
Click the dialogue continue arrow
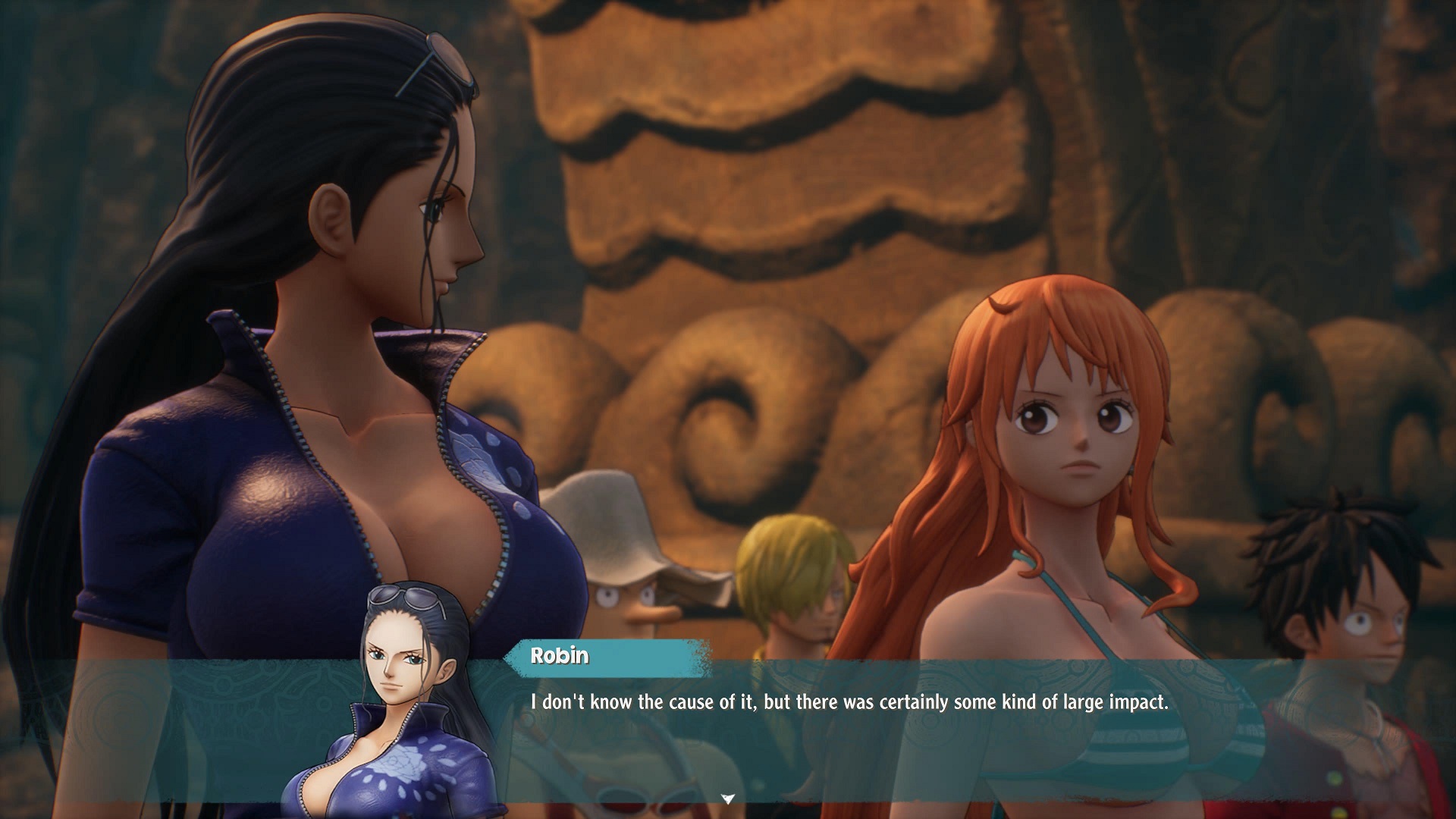coord(728,798)
